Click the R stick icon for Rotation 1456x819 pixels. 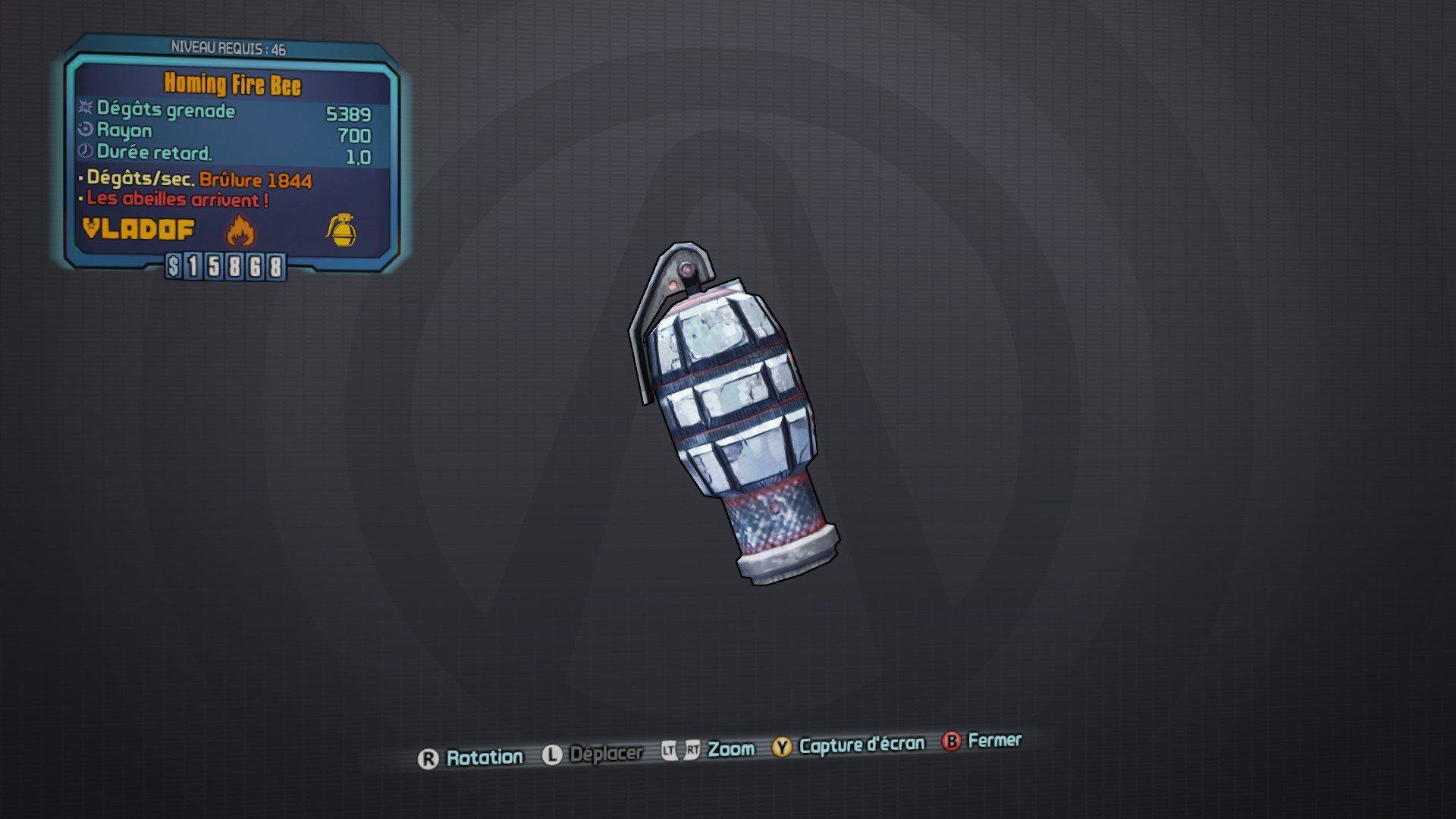pyautogui.click(x=430, y=756)
